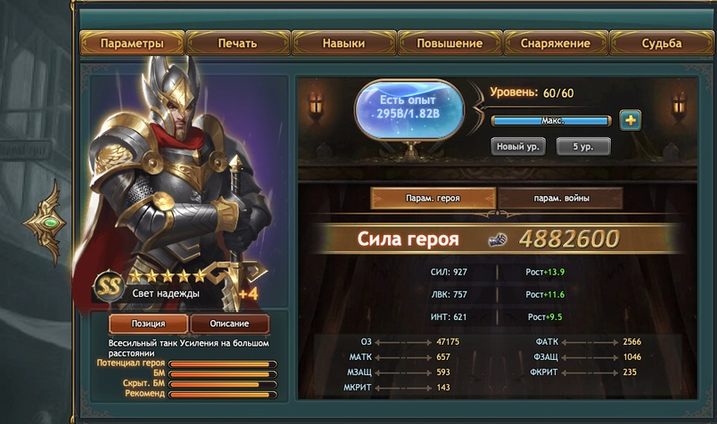The image size is (717, 424).
Task: Open the hero Описание
Action: (229, 324)
